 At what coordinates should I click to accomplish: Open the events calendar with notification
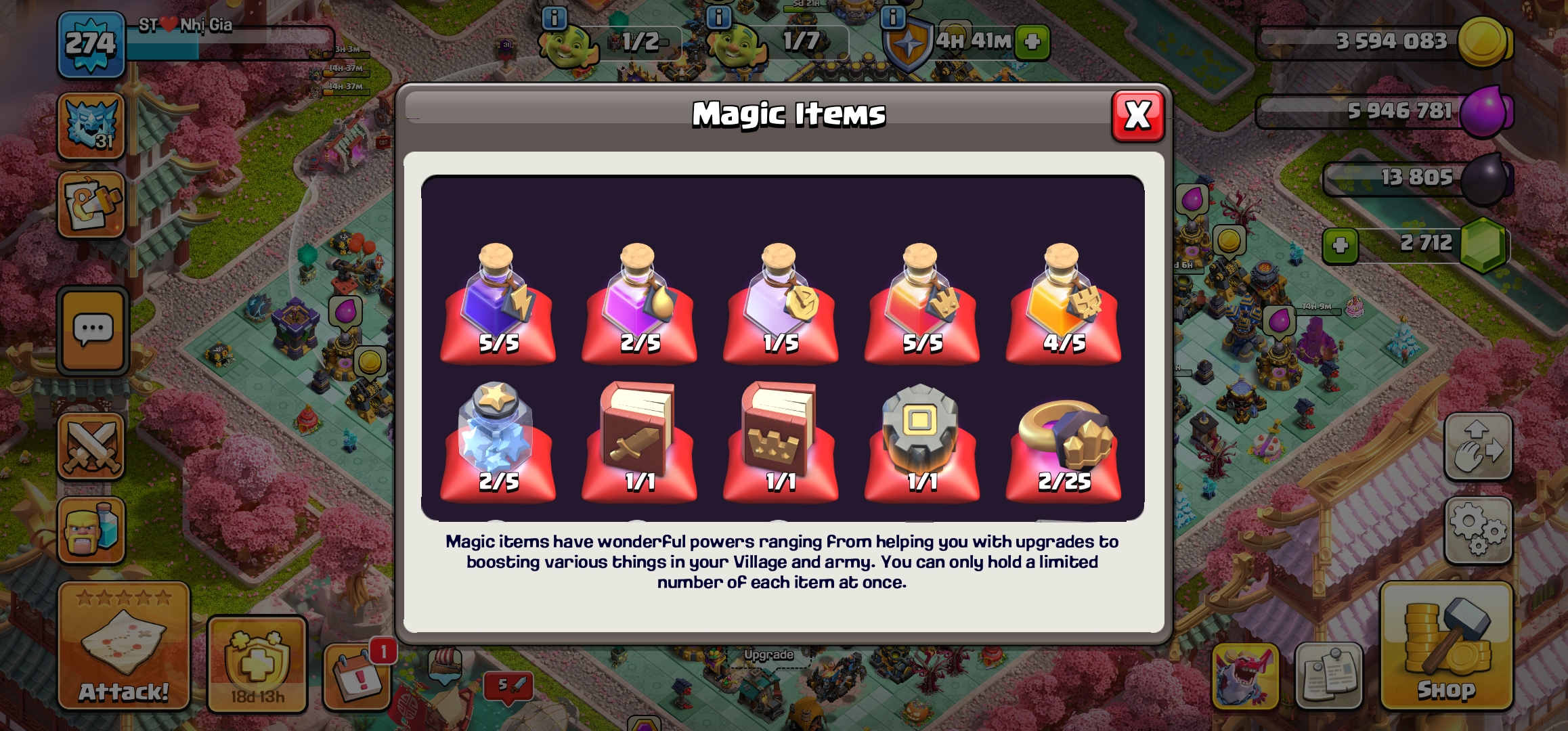(357, 677)
